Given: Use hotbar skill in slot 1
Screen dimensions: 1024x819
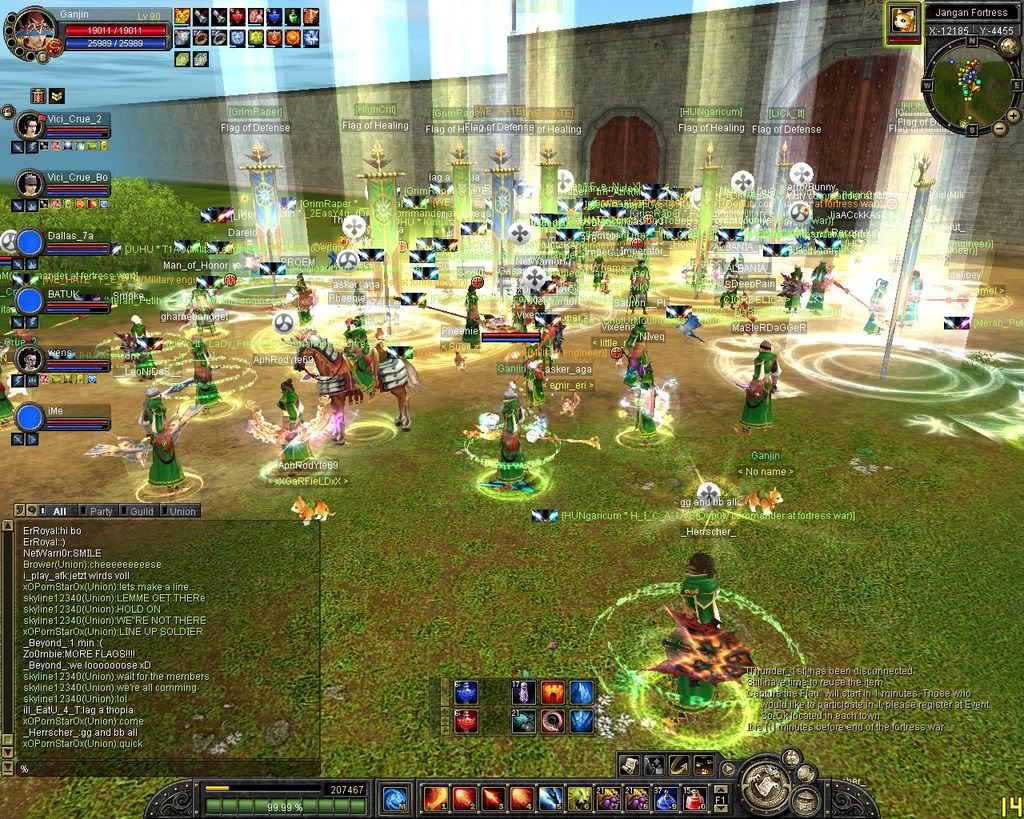Looking at the screenshot, I should coord(435,797).
